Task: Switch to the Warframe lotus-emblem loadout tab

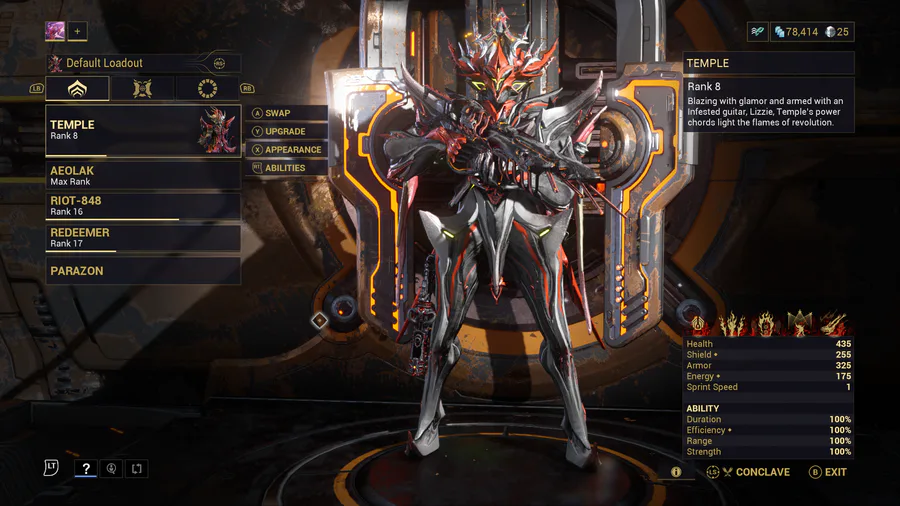Action: [x=77, y=88]
